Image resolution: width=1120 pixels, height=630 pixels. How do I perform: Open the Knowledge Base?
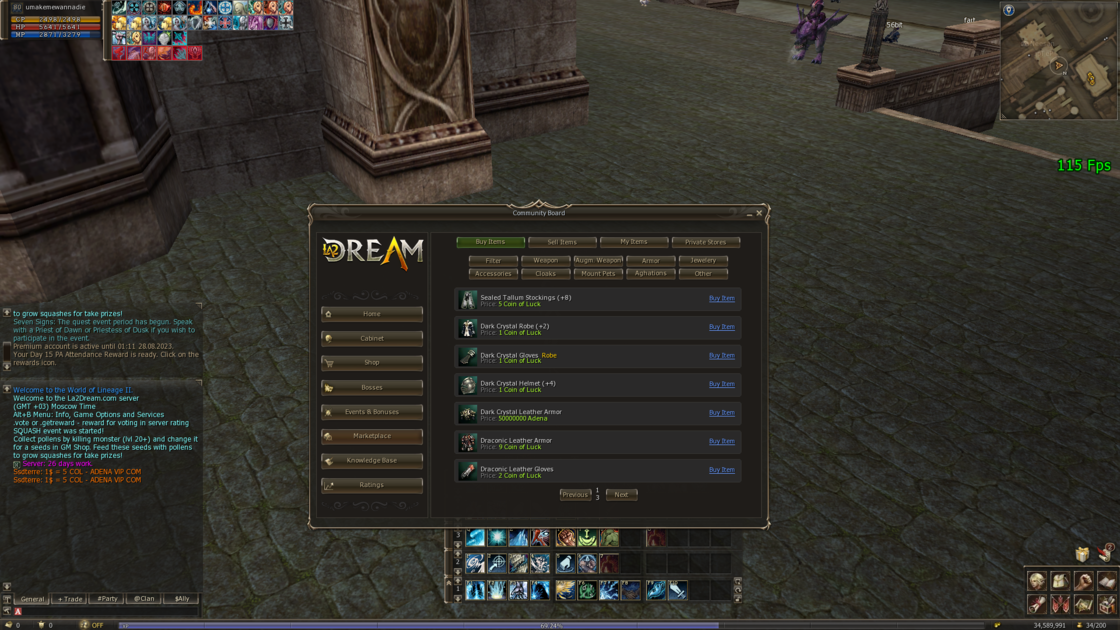(x=372, y=461)
